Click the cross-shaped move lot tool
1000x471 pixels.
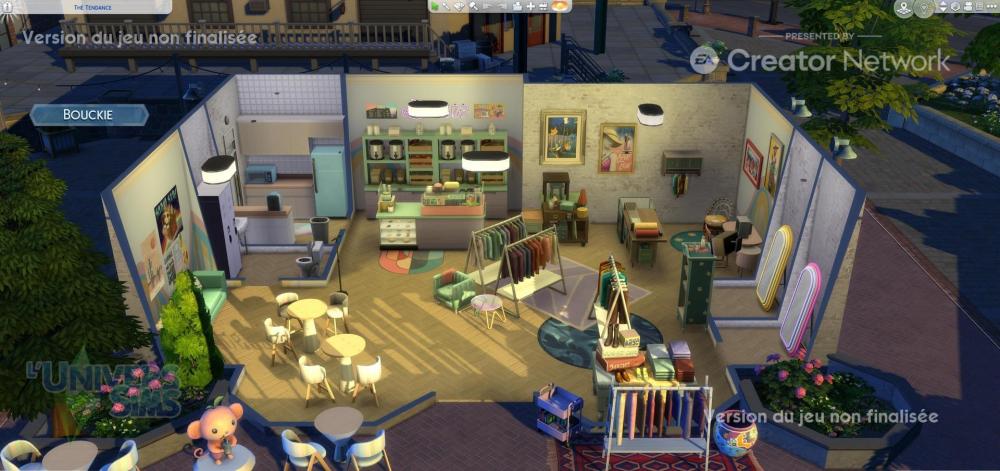point(531,7)
